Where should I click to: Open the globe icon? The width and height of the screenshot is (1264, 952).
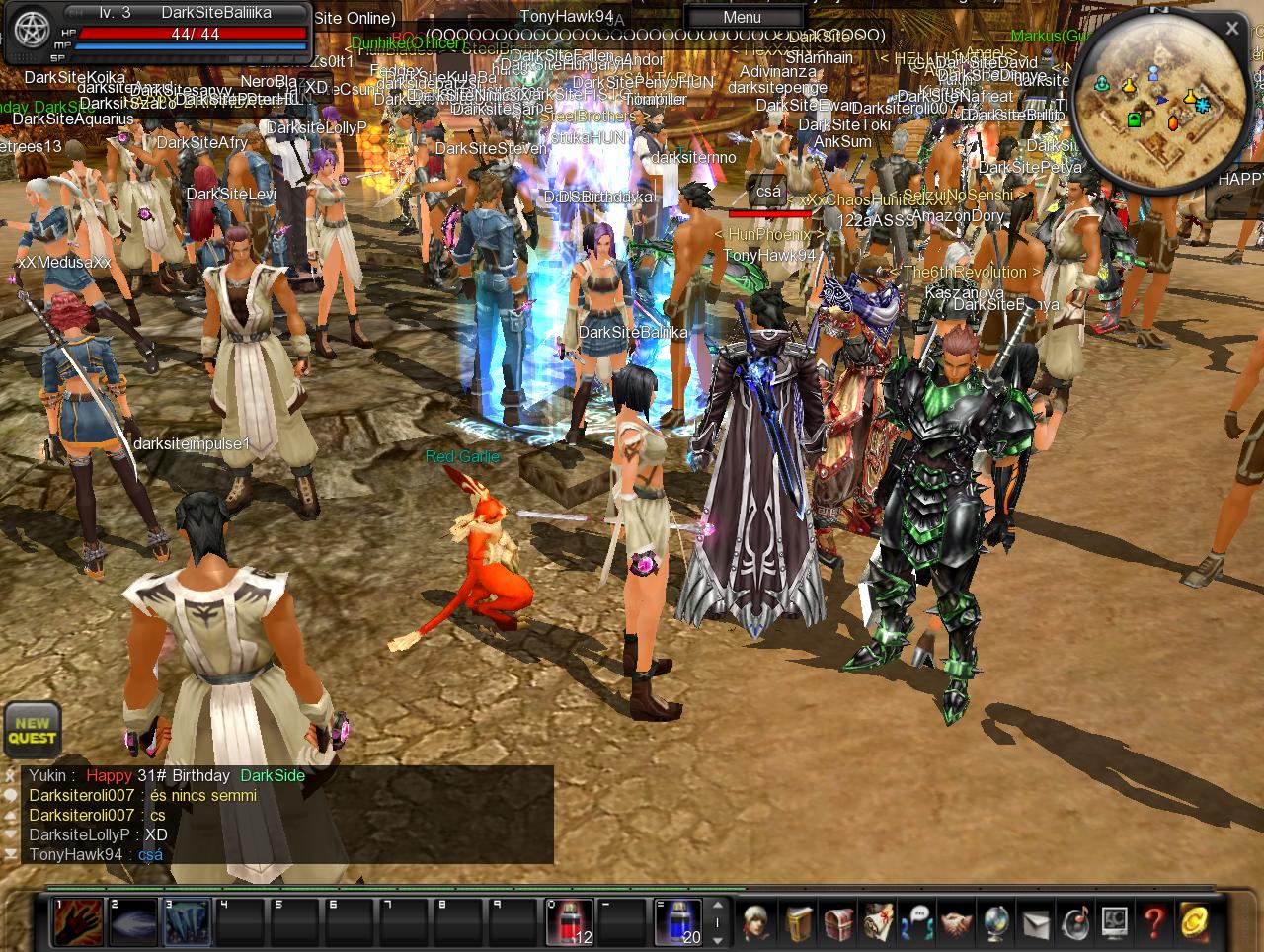click(x=995, y=922)
